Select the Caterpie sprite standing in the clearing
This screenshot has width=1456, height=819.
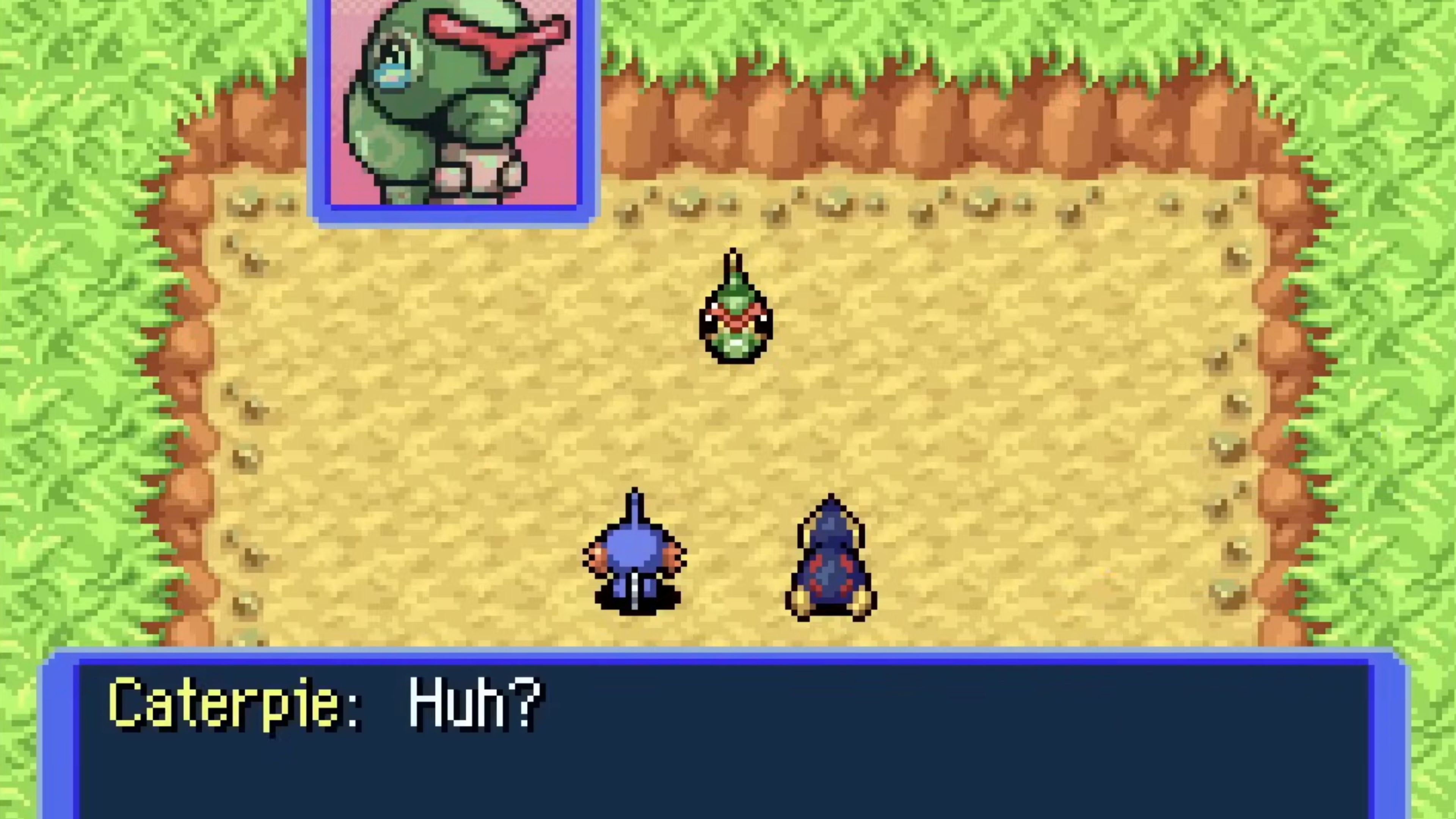click(735, 317)
